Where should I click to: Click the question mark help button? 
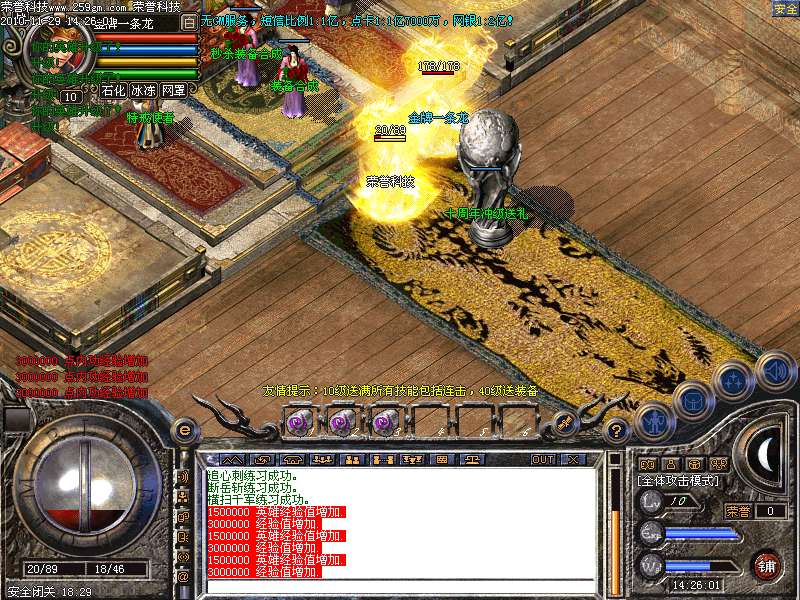coord(617,430)
